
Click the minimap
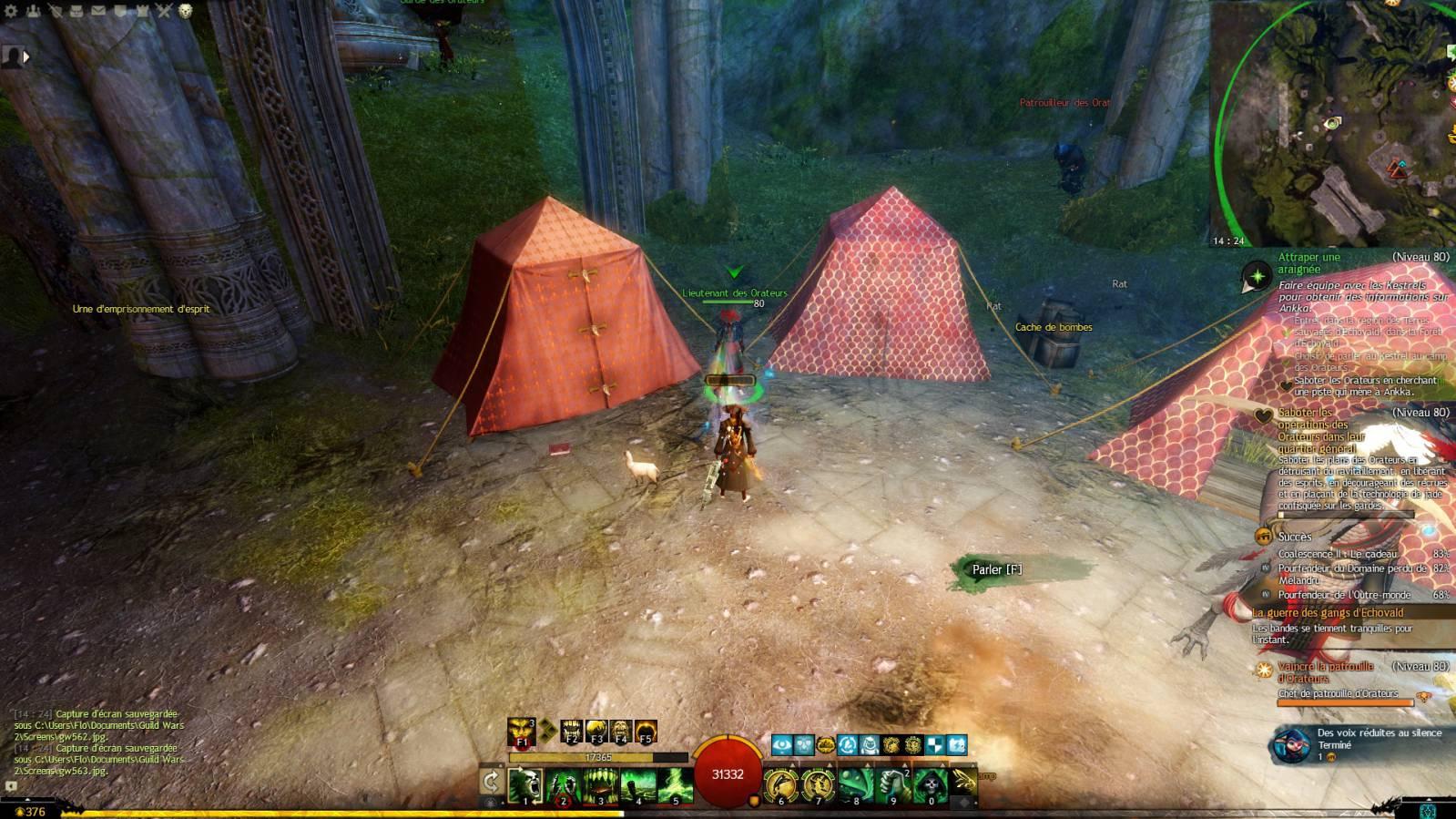(1330, 123)
